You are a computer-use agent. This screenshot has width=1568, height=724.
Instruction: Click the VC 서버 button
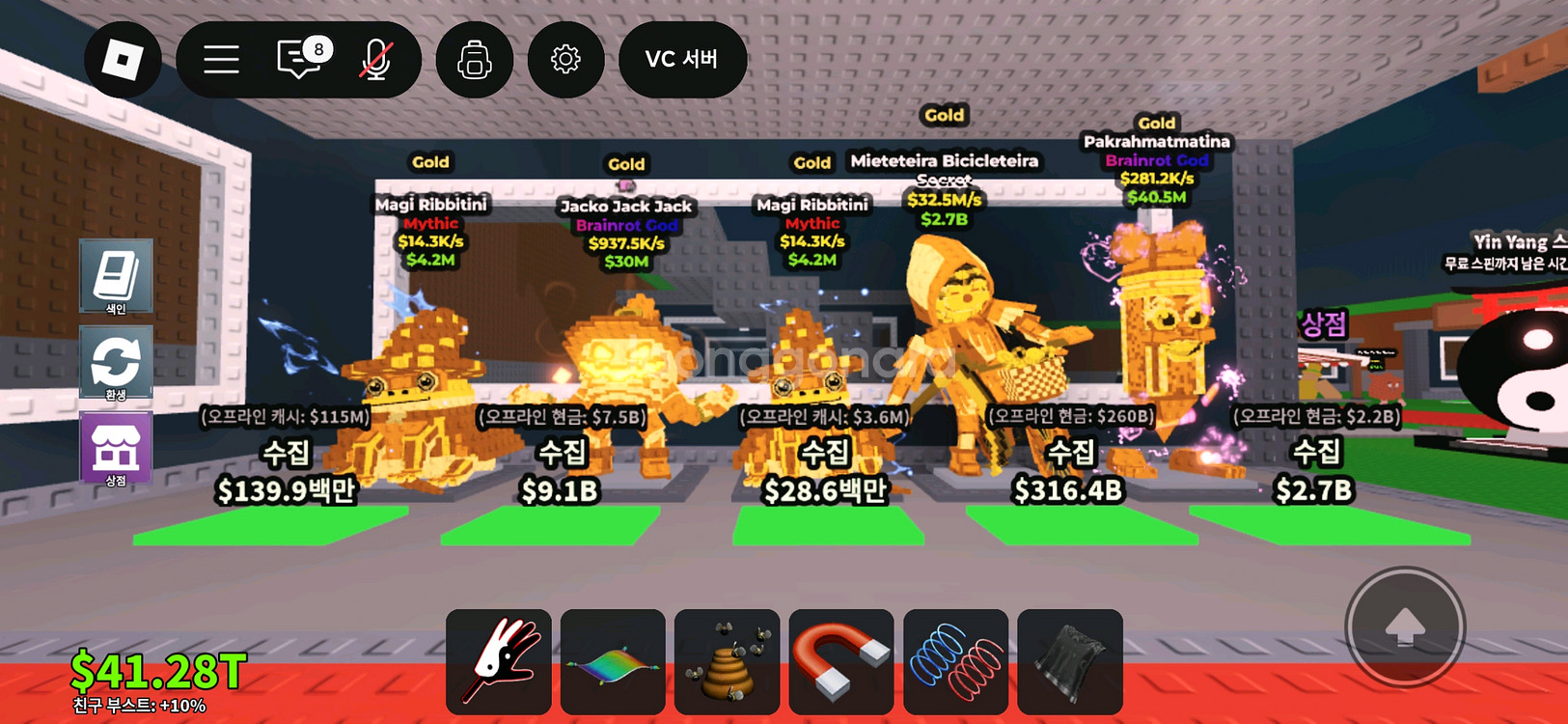[x=682, y=60]
